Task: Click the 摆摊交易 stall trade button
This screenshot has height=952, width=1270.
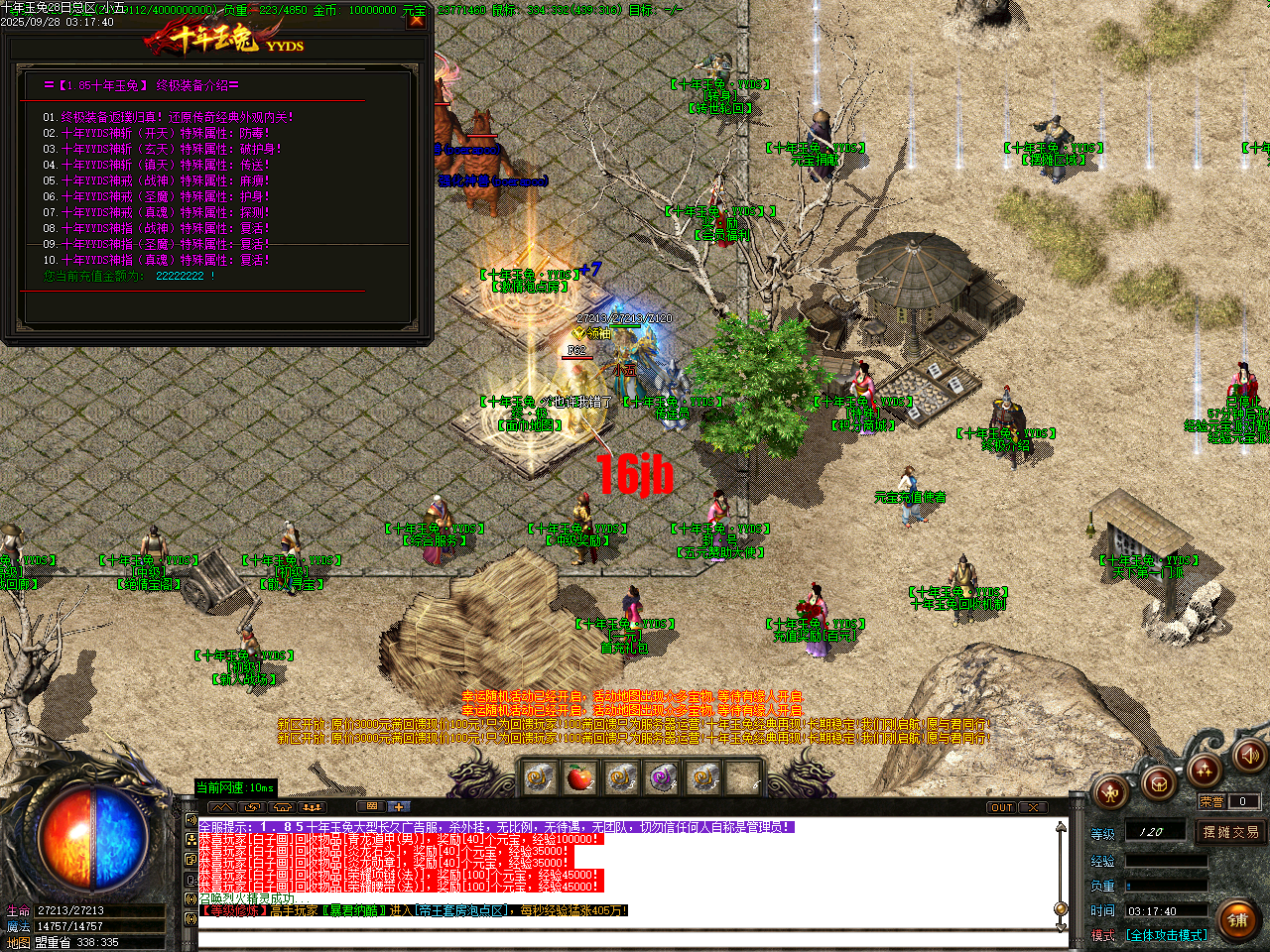Action: [1231, 833]
